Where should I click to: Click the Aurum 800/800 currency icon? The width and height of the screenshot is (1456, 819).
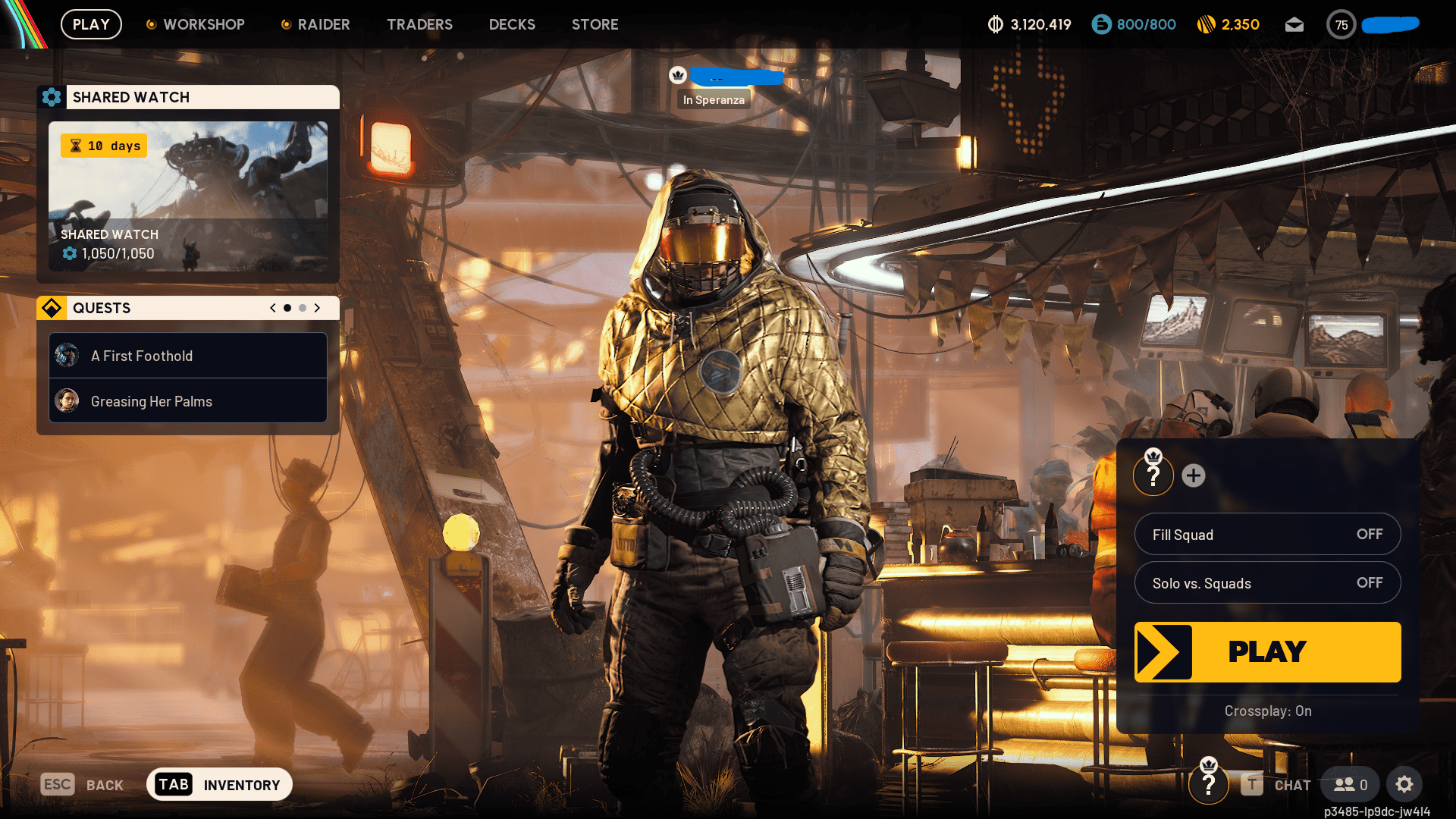pyautogui.click(x=1100, y=24)
